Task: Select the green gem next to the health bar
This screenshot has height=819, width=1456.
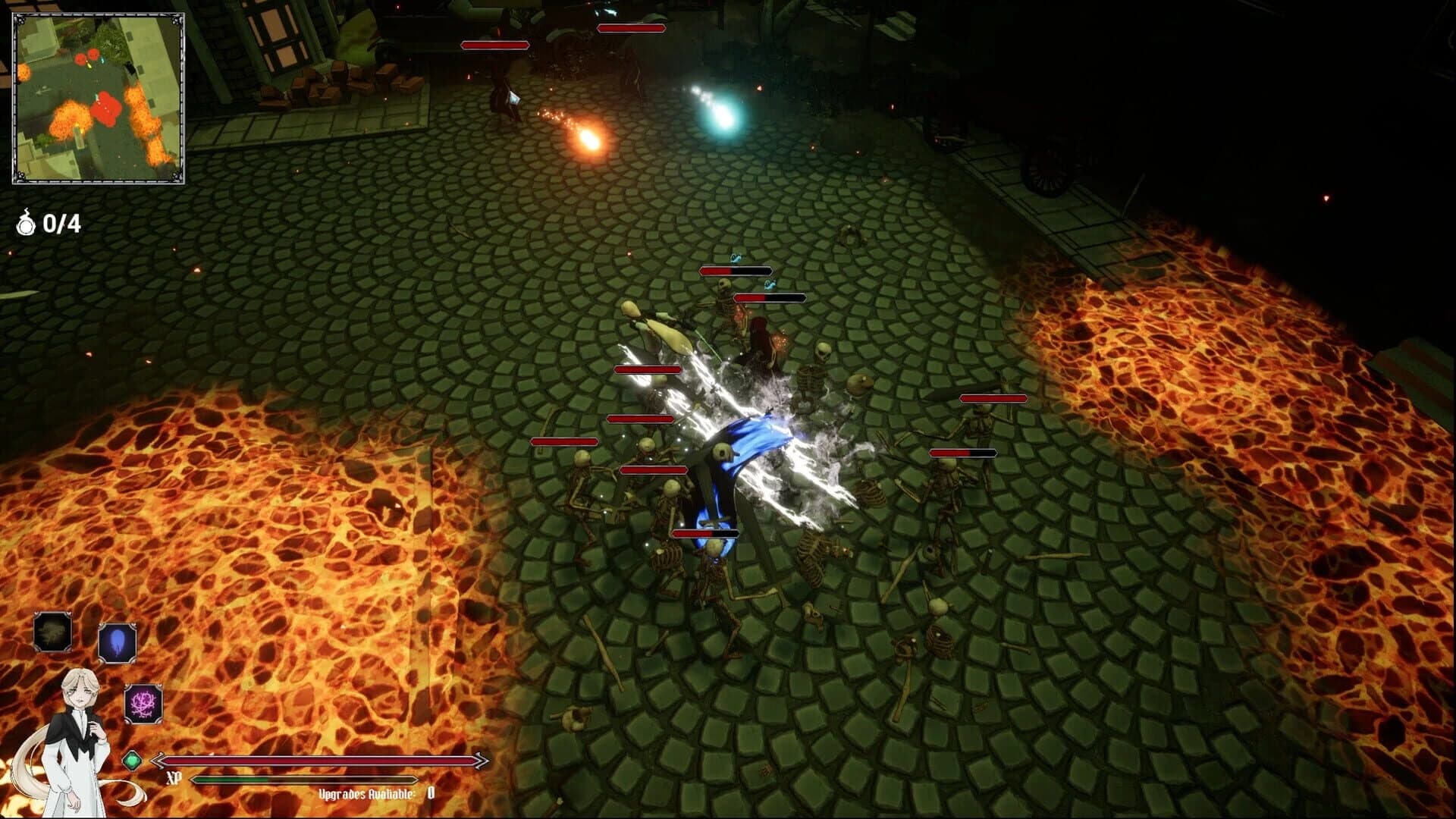Action: (x=131, y=761)
